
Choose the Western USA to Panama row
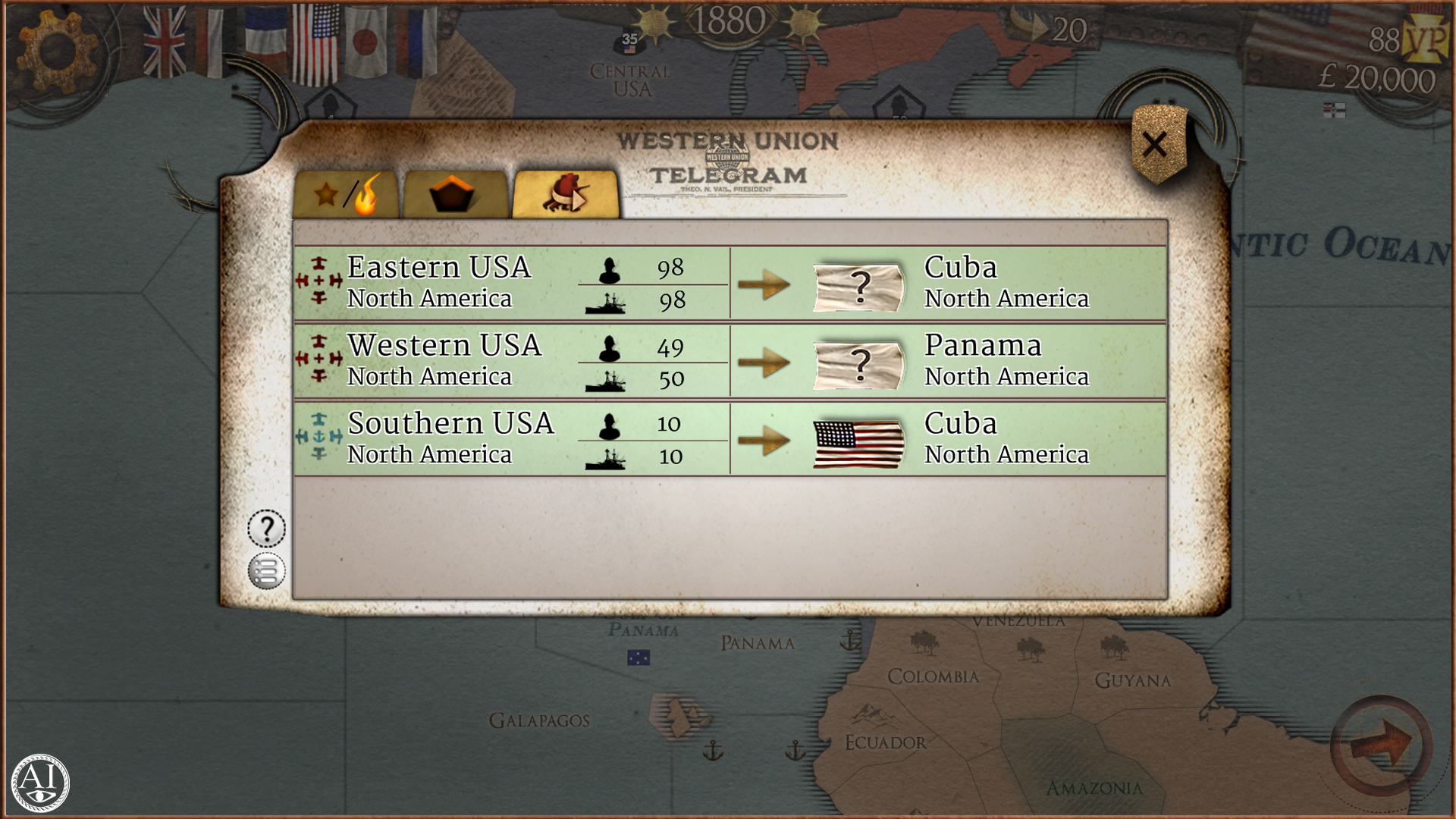click(730, 362)
